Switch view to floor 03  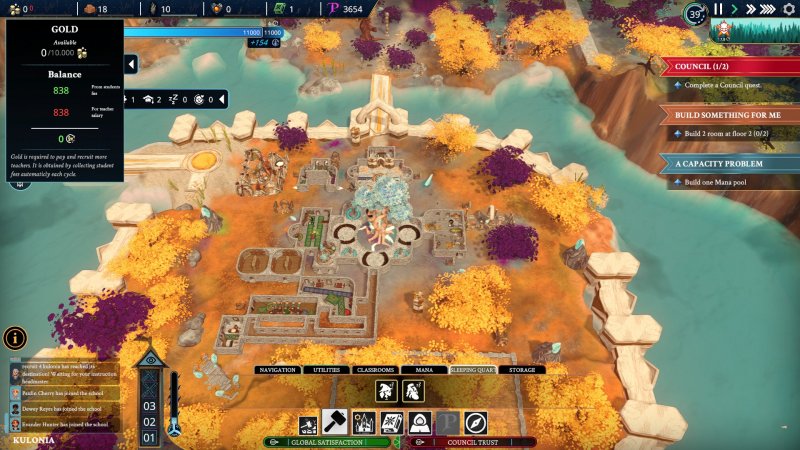(149, 406)
